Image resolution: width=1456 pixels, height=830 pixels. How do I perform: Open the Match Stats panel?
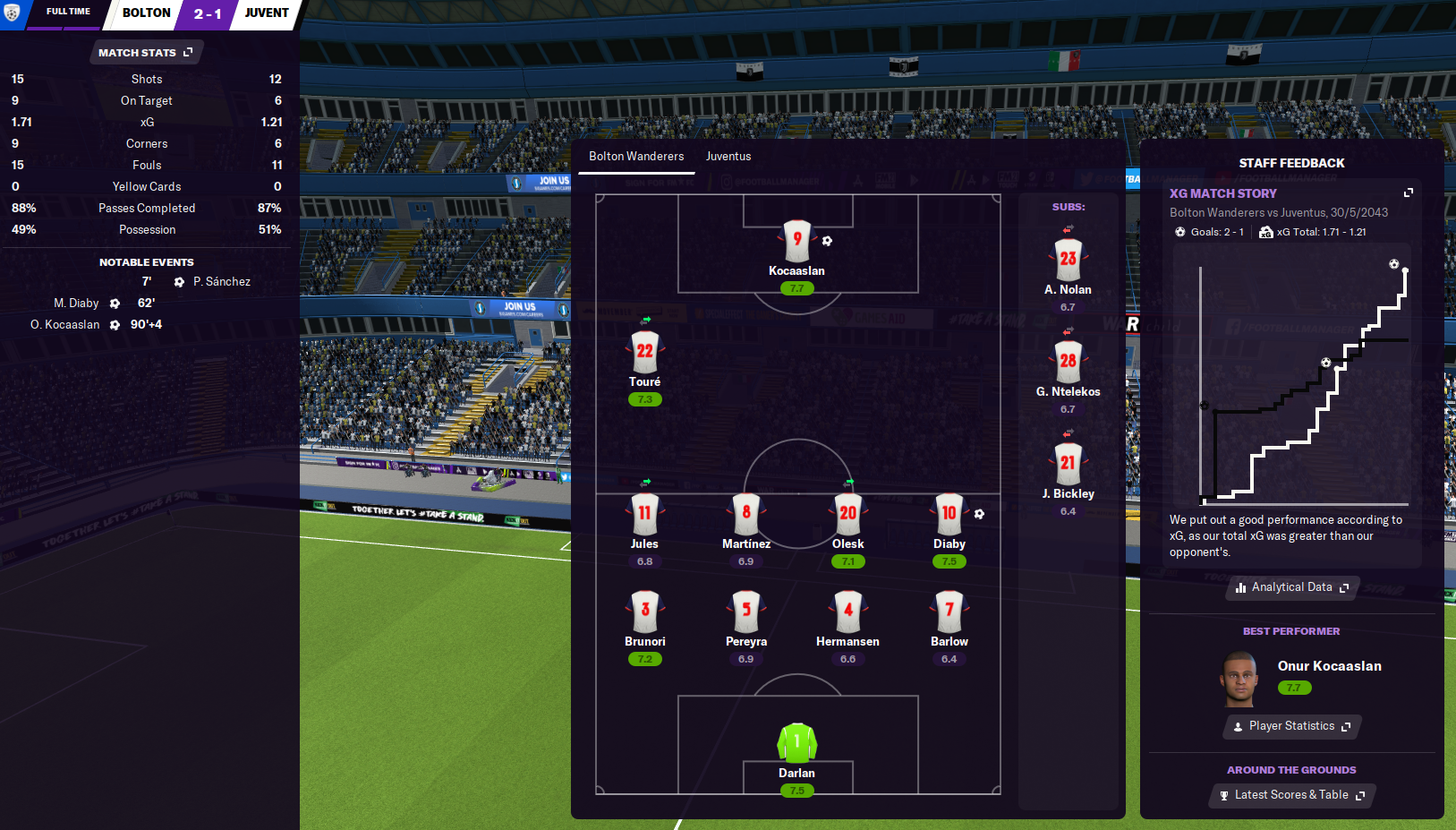coord(145,53)
